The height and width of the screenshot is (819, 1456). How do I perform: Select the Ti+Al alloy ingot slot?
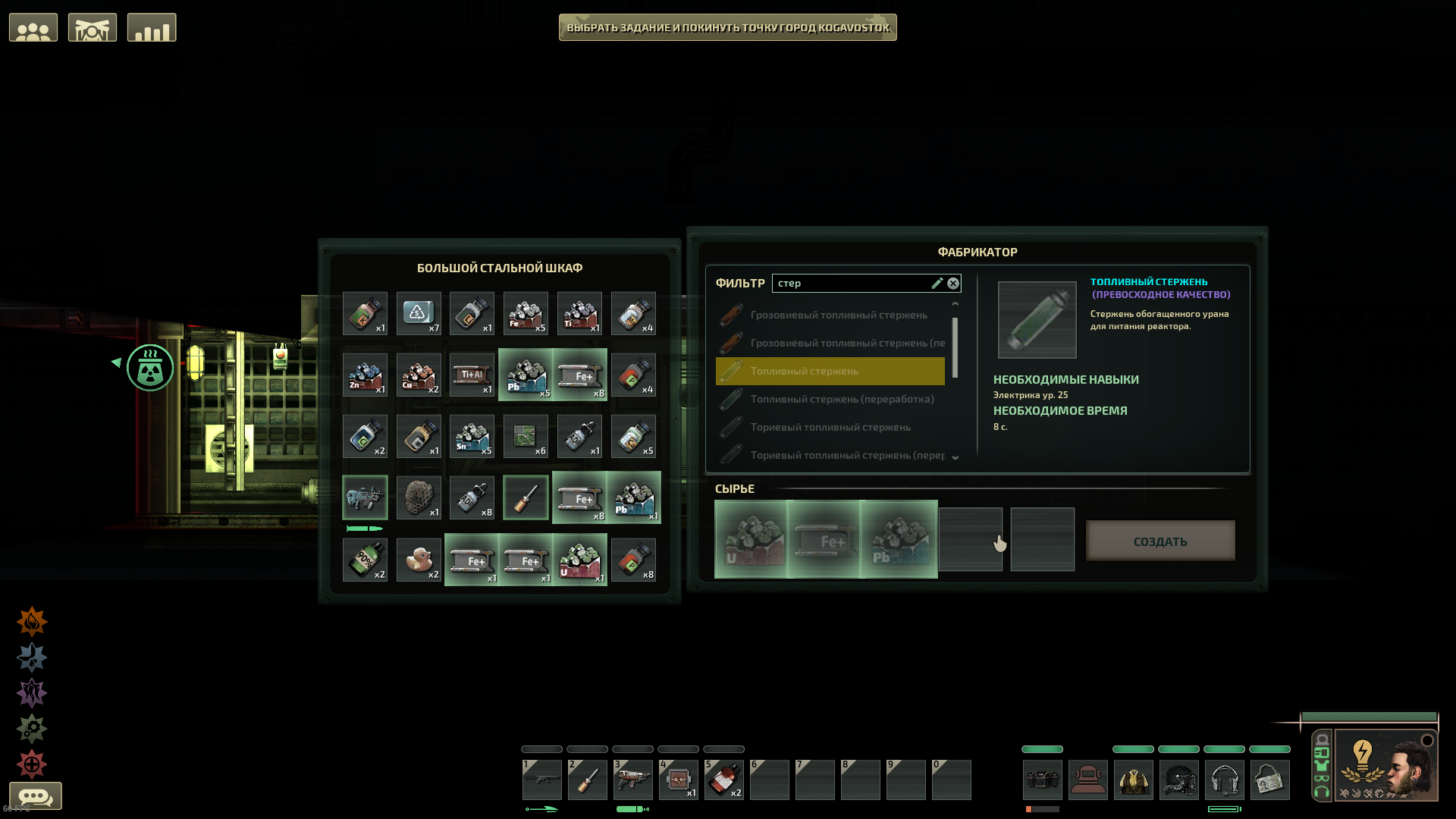click(472, 375)
